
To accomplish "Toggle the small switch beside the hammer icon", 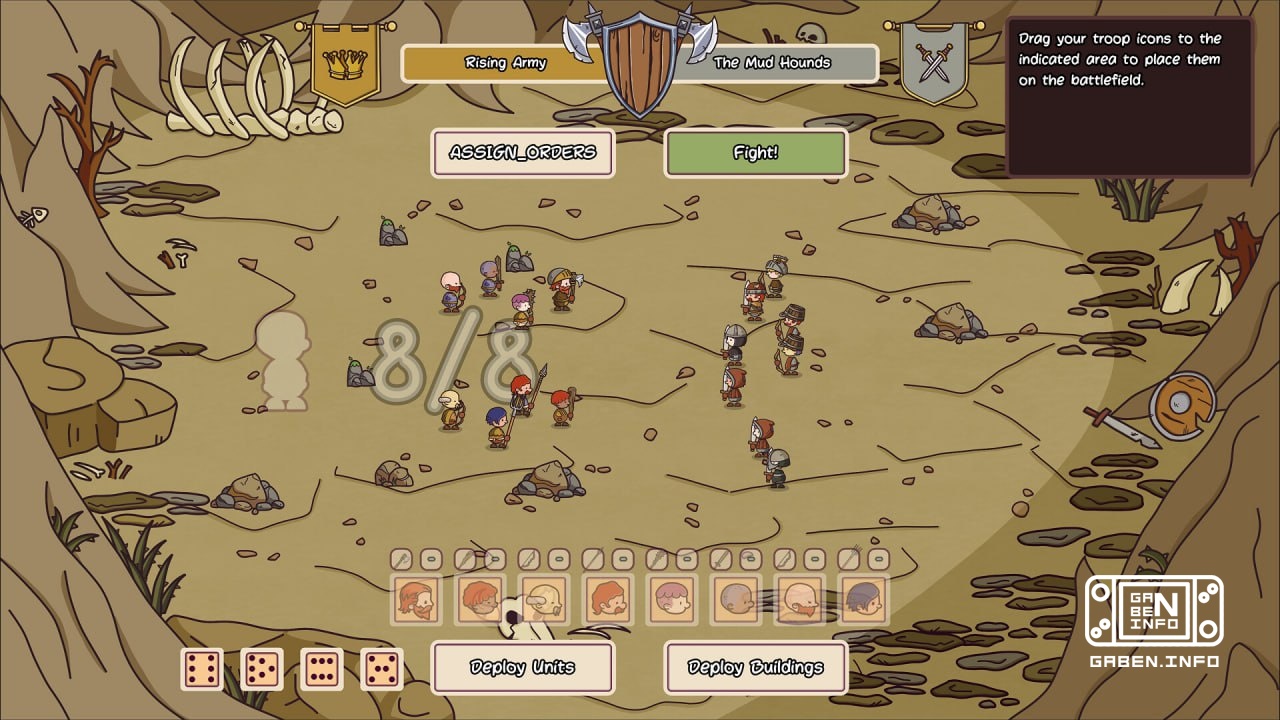I will point(429,557).
